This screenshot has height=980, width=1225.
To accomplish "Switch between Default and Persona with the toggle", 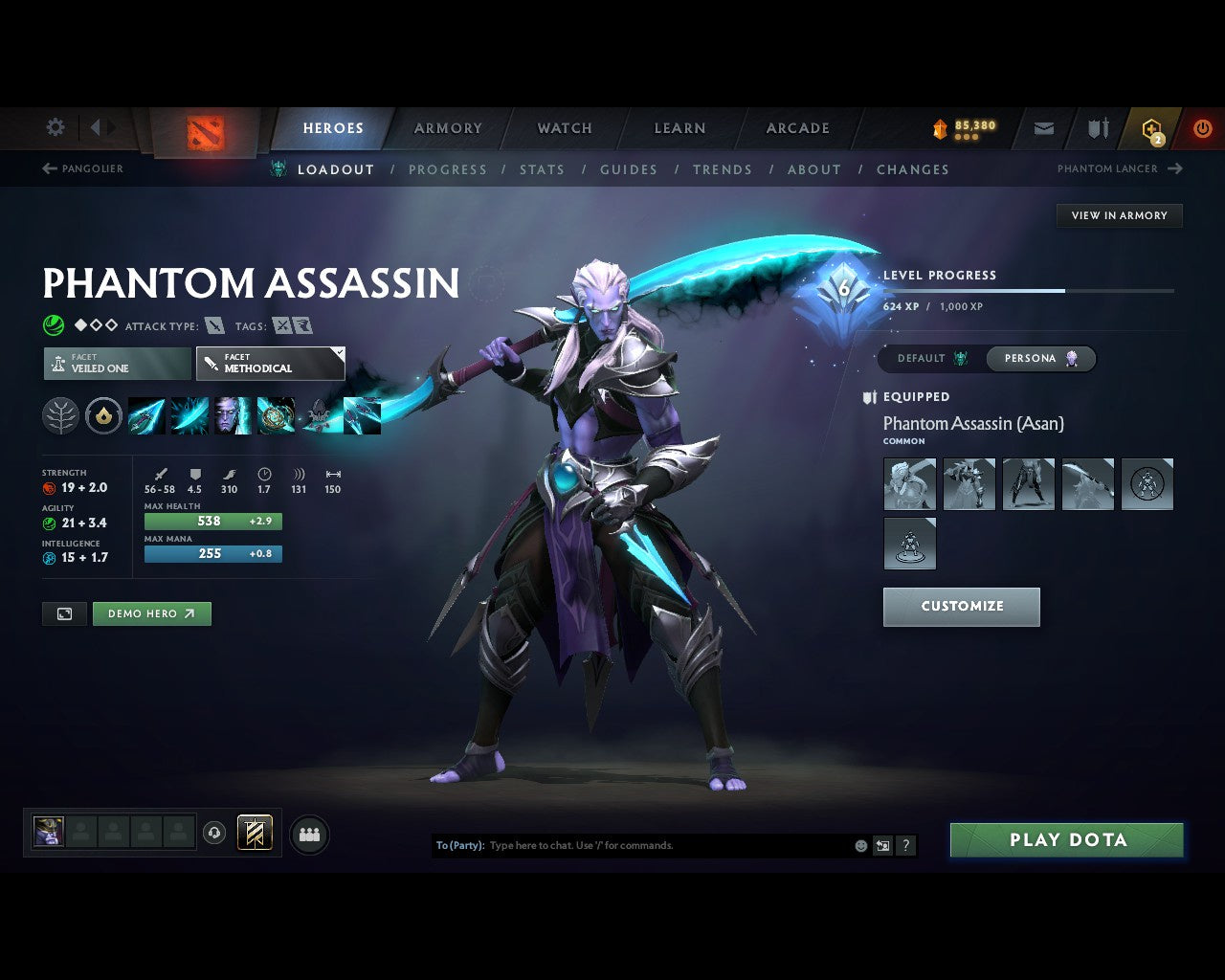I will [987, 358].
